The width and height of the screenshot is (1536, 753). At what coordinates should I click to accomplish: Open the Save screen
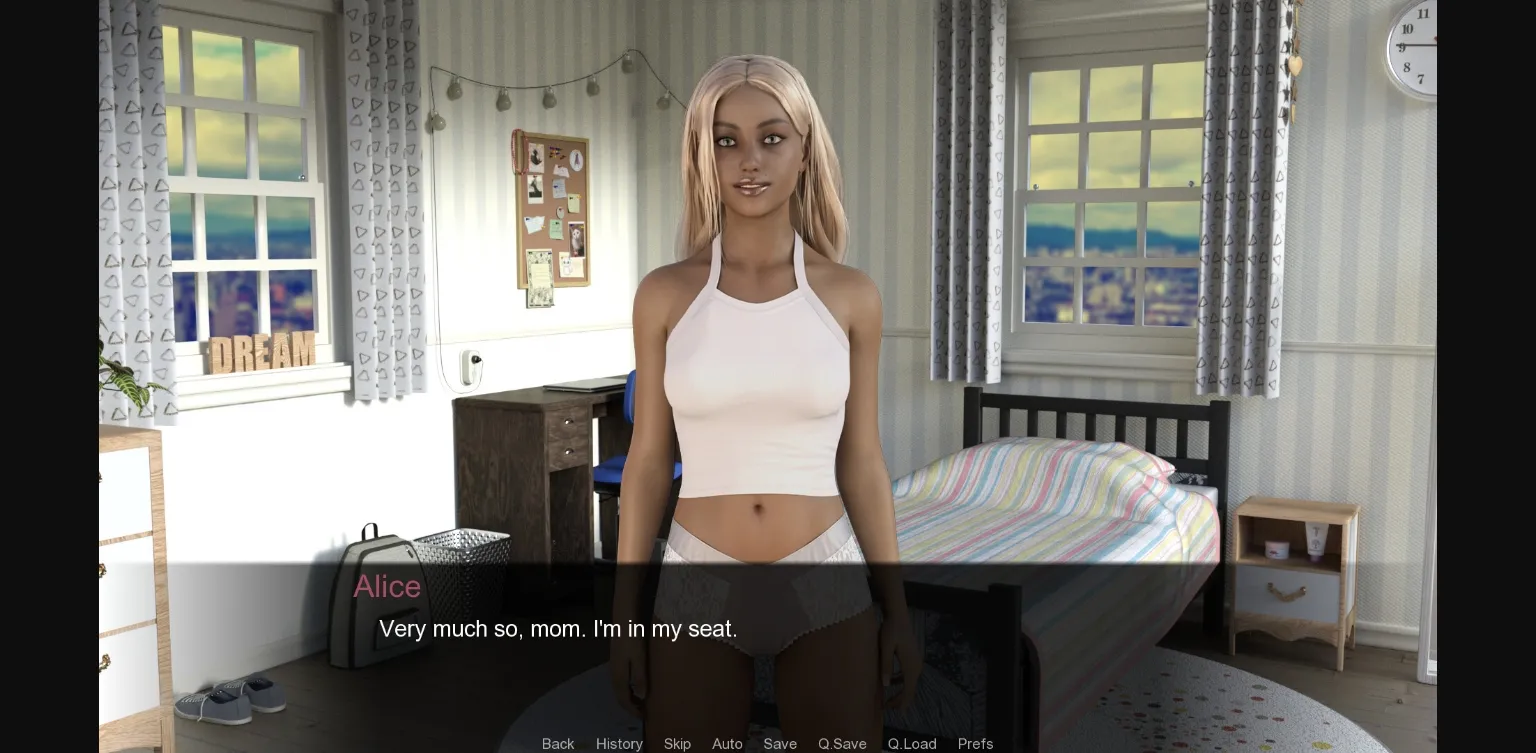(x=780, y=744)
